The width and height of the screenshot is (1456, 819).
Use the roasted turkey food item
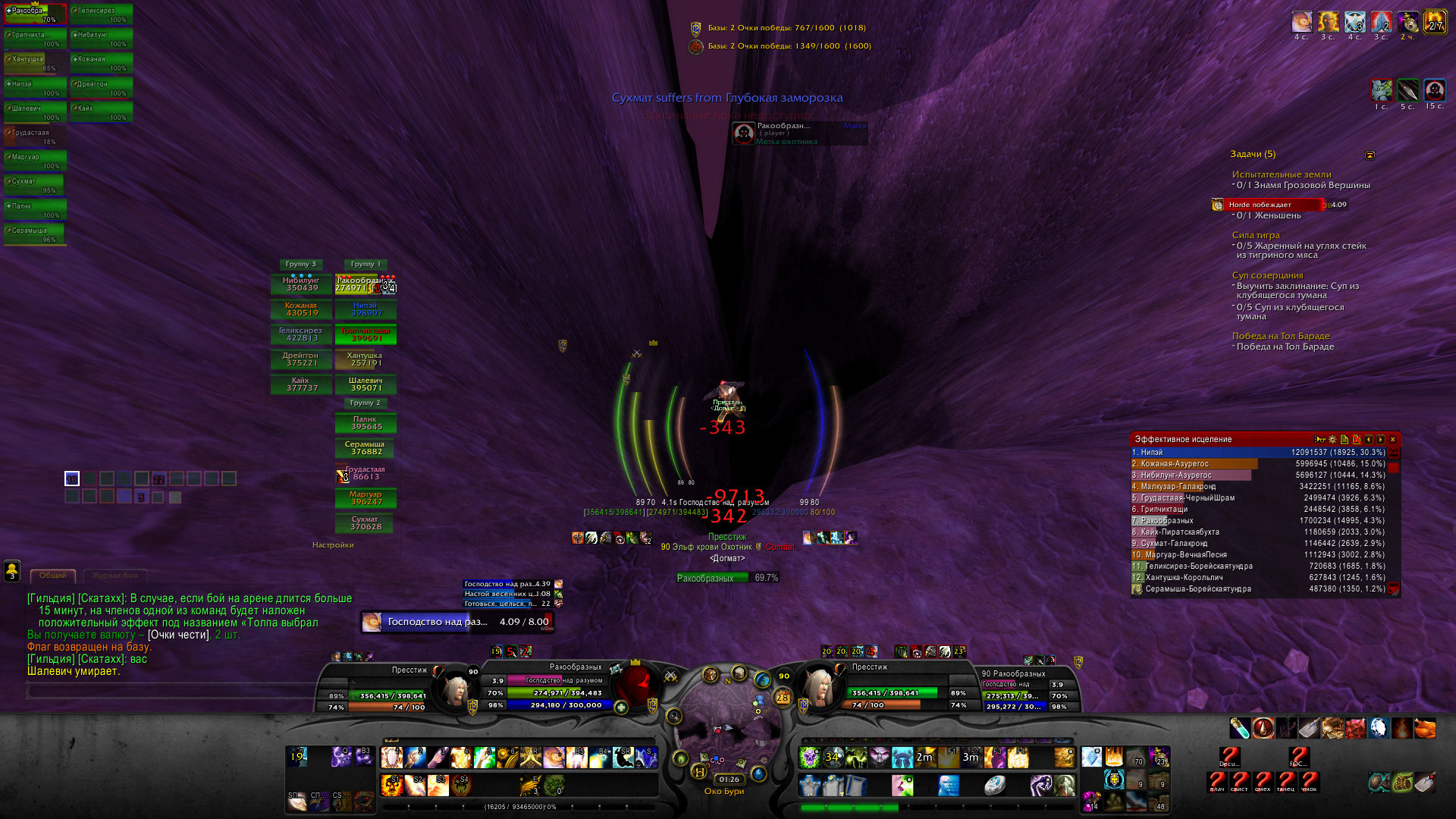coord(1426,728)
